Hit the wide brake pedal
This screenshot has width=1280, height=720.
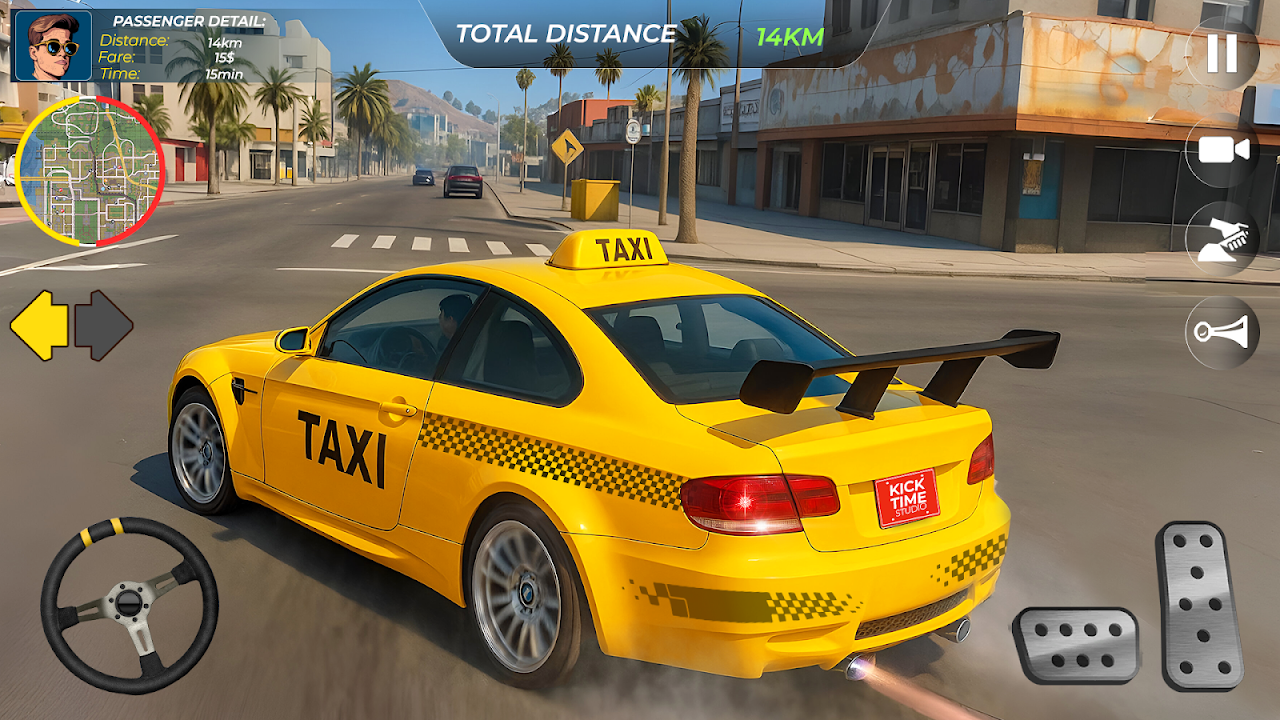coord(1076,646)
